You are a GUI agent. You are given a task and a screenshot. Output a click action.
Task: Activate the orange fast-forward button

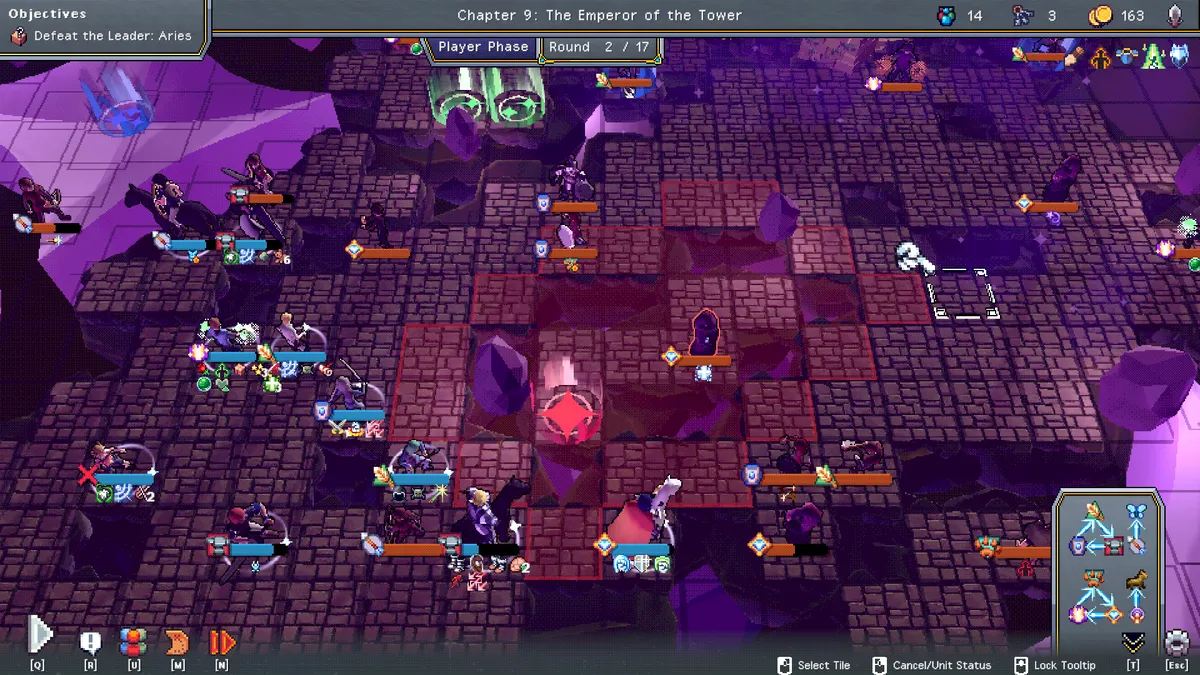coord(222,642)
